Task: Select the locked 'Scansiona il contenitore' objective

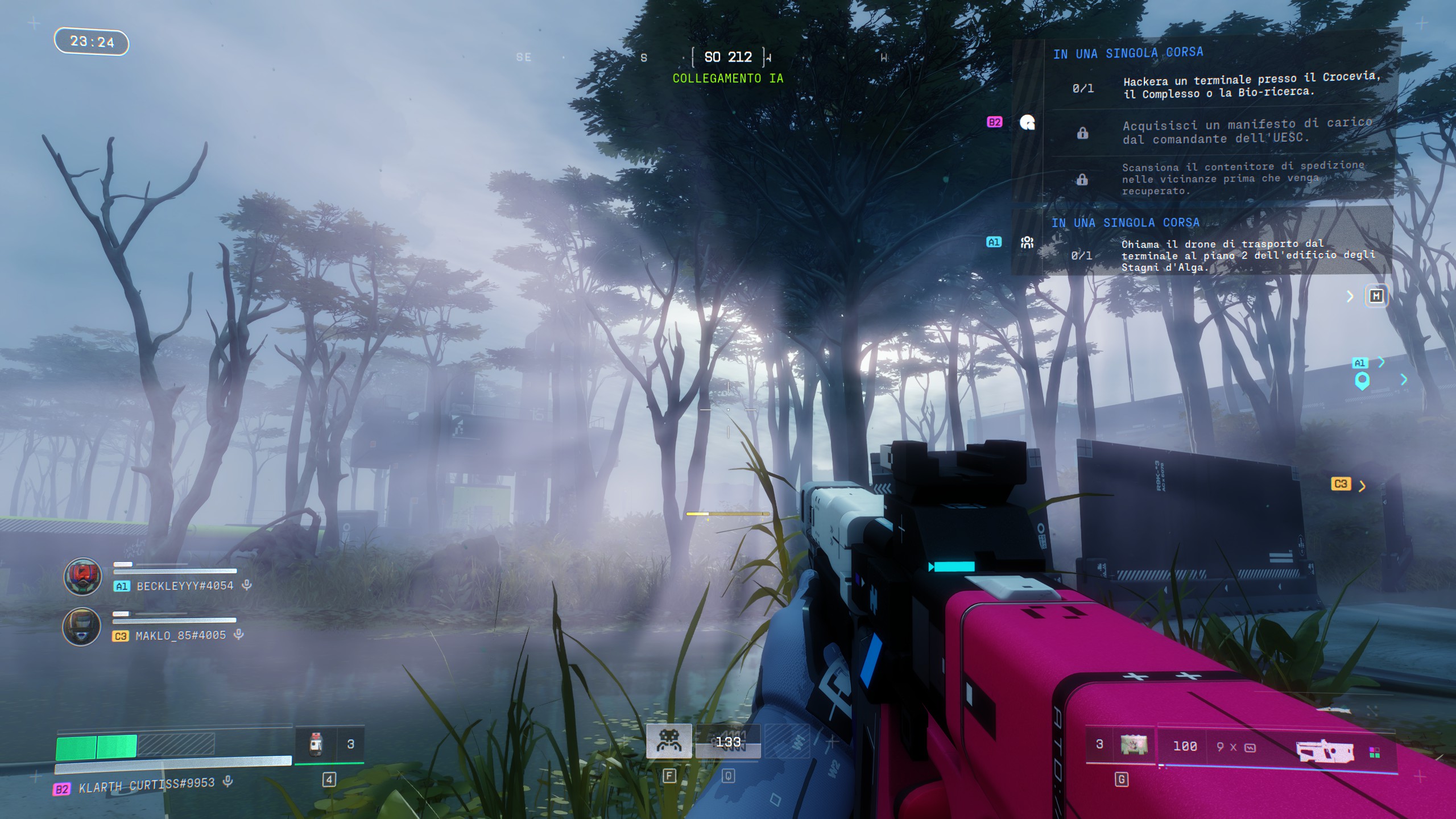Action: tap(1242, 179)
